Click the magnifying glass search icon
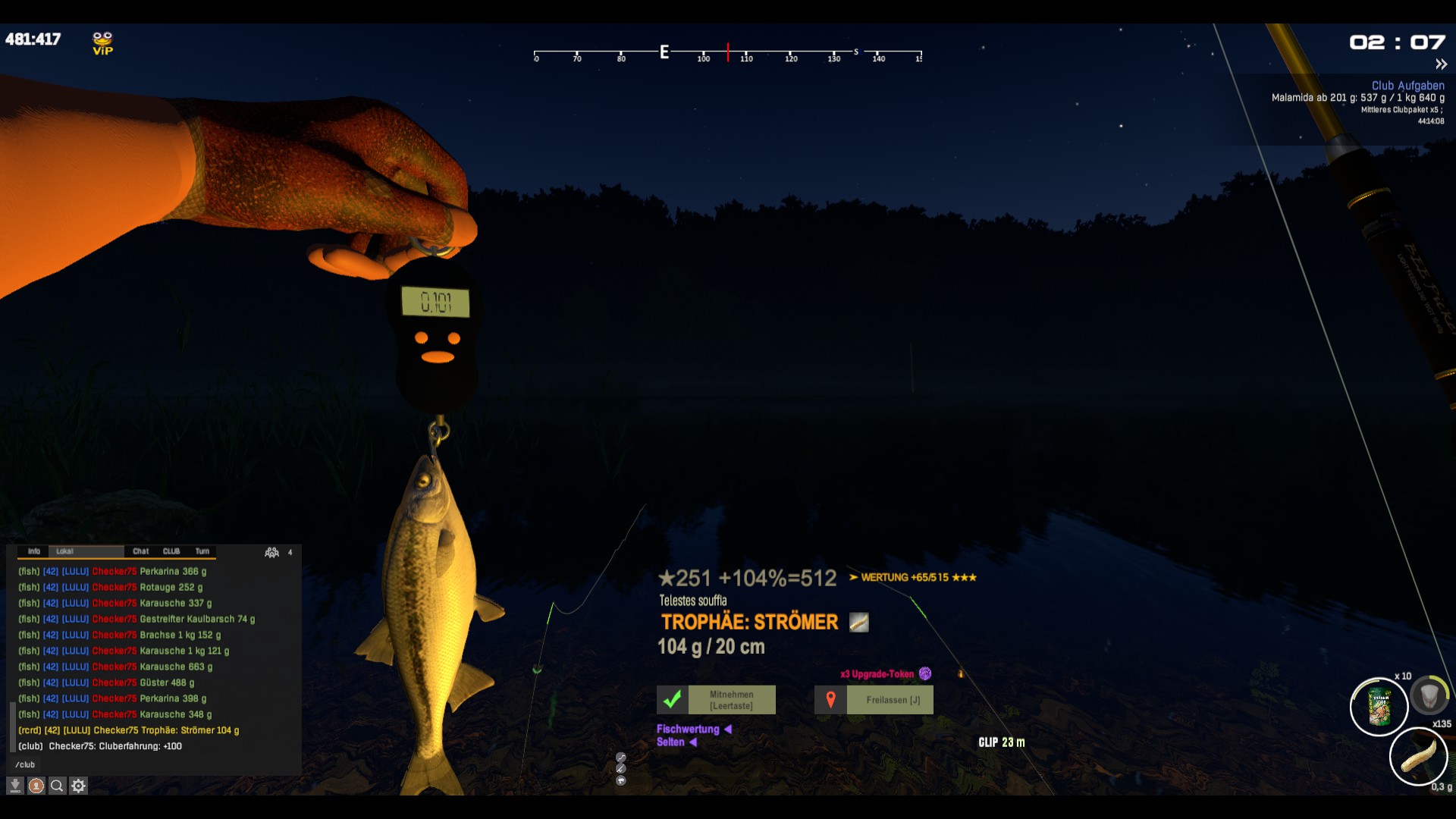The width and height of the screenshot is (1456, 819). point(57,786)
